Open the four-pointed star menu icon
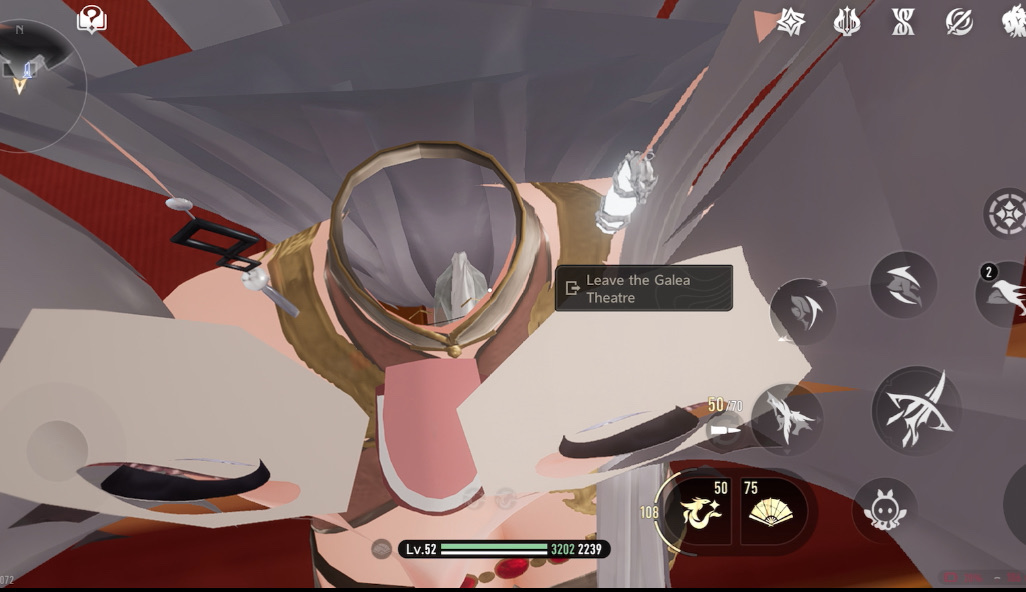The height and width of the screenshot is (592, 1026). 792,22
